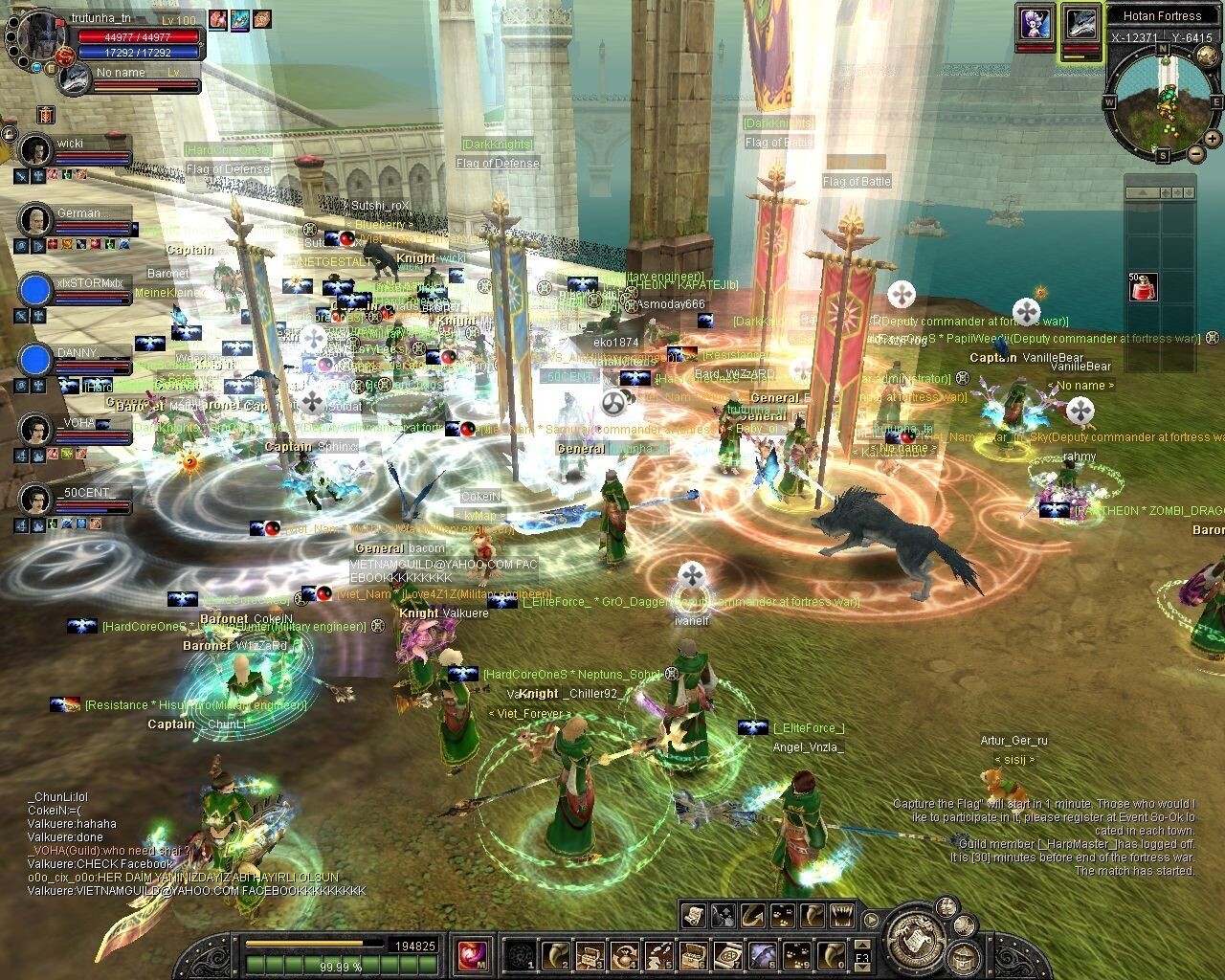Select the claw skill in quickslot 2
The image size is (1225, 980).
tap(555, 953)
